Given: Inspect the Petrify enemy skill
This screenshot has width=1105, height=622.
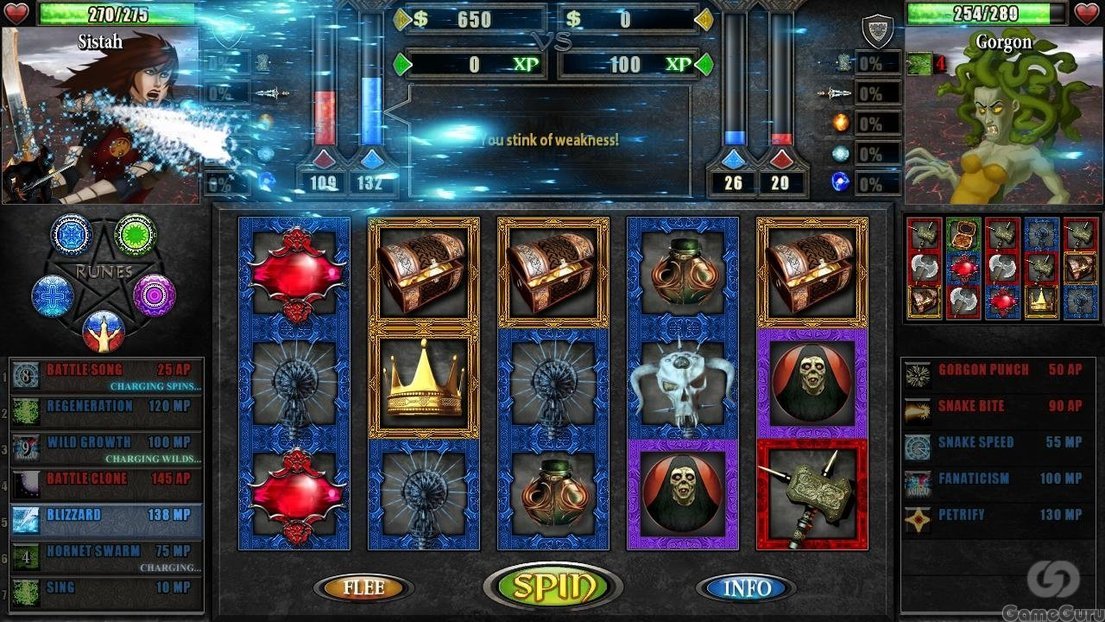Looking at the screenshot, I should coord(995,516).
